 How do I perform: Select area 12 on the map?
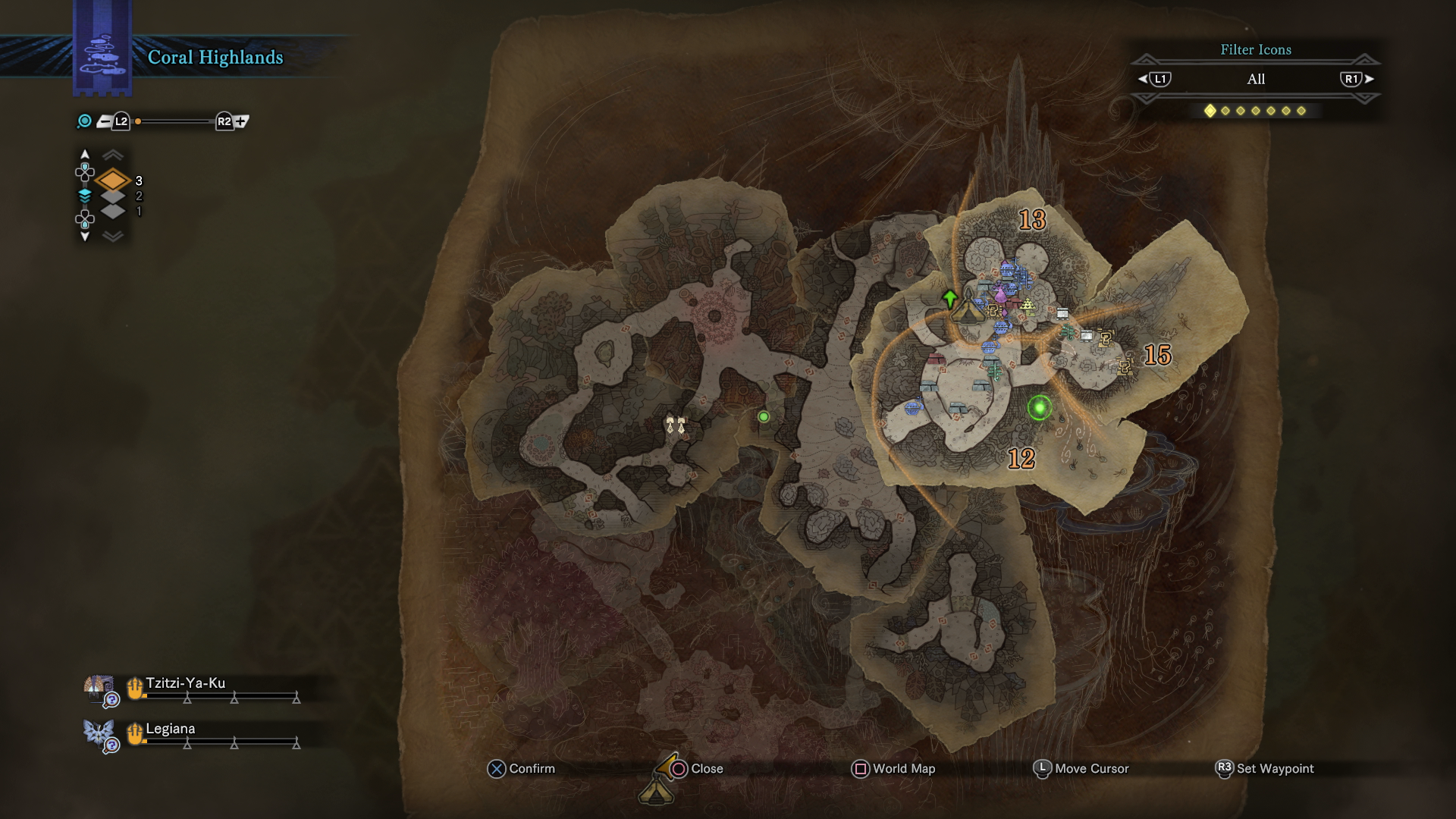pos(1021,459)
